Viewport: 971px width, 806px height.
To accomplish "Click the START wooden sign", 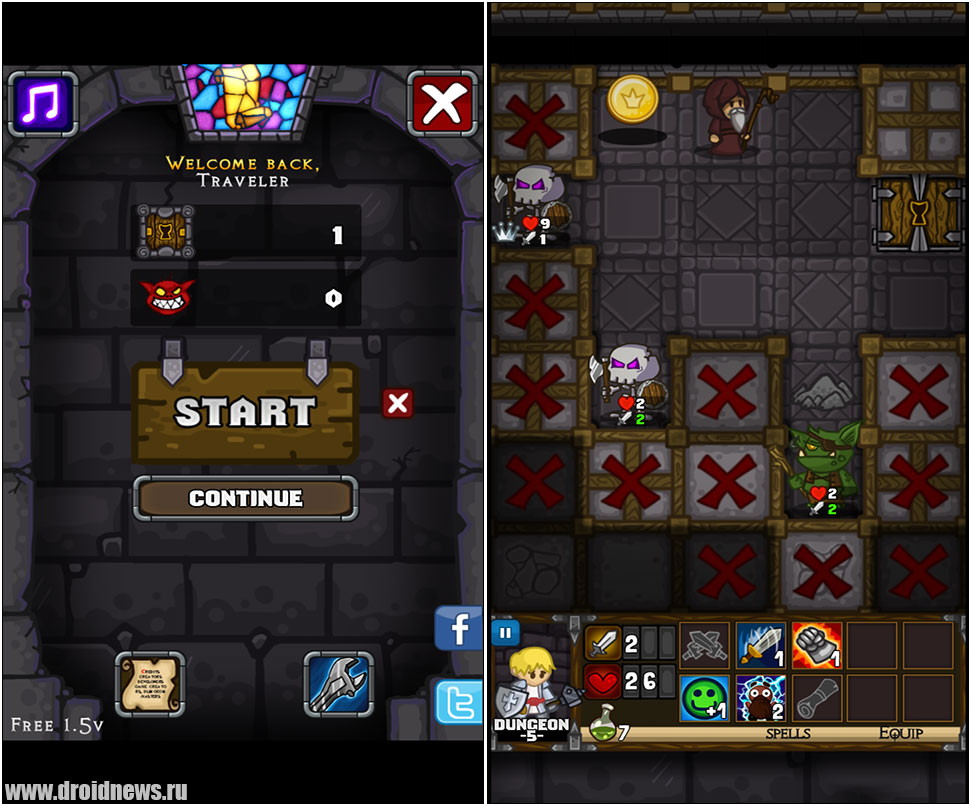I will [245, 413].
